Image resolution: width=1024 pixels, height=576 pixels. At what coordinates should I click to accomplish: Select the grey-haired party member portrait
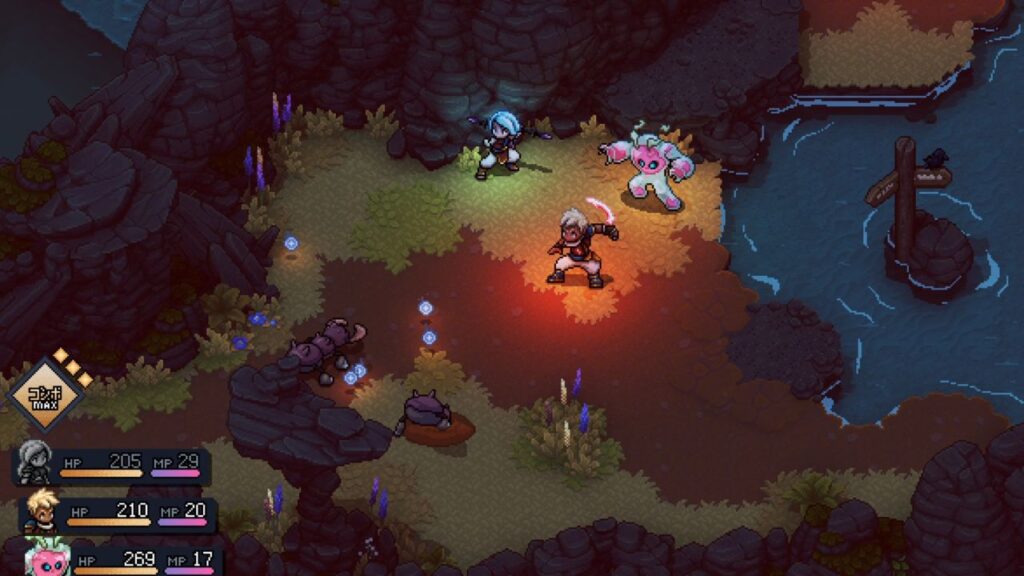[x=34, y=463]
